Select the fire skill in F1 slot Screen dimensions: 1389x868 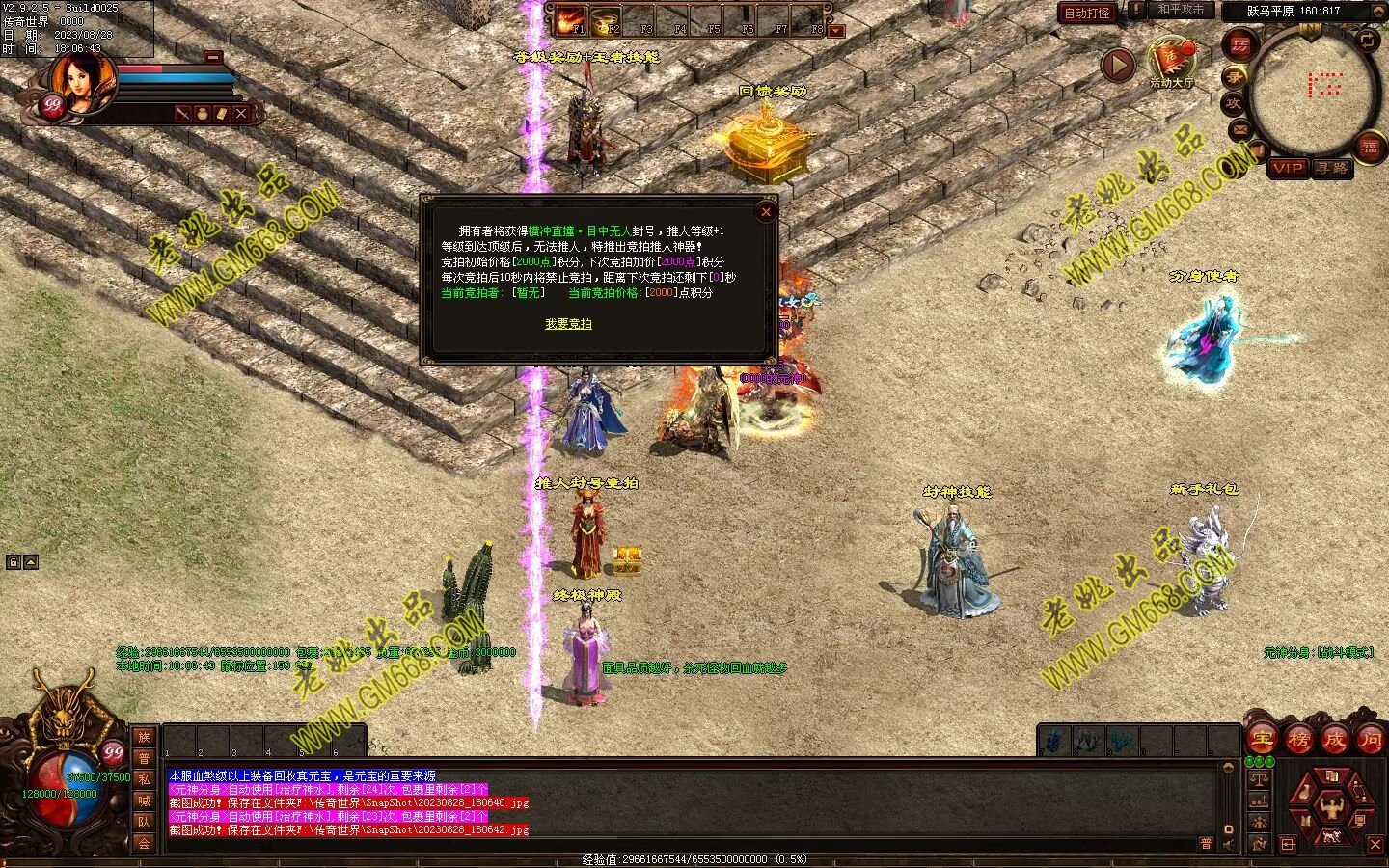[x=572, y=19]
